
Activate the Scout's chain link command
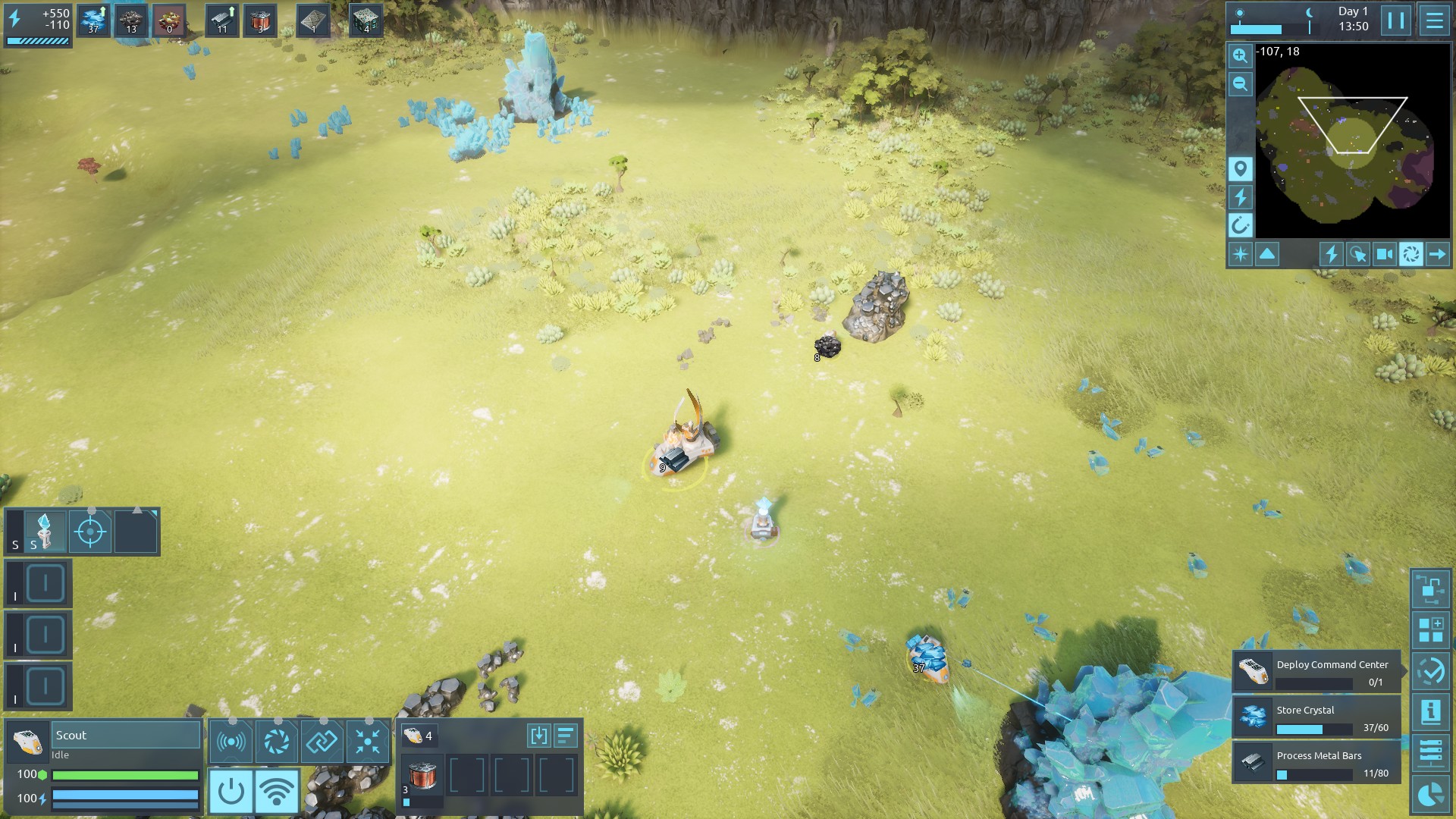(x=322, y=741)
